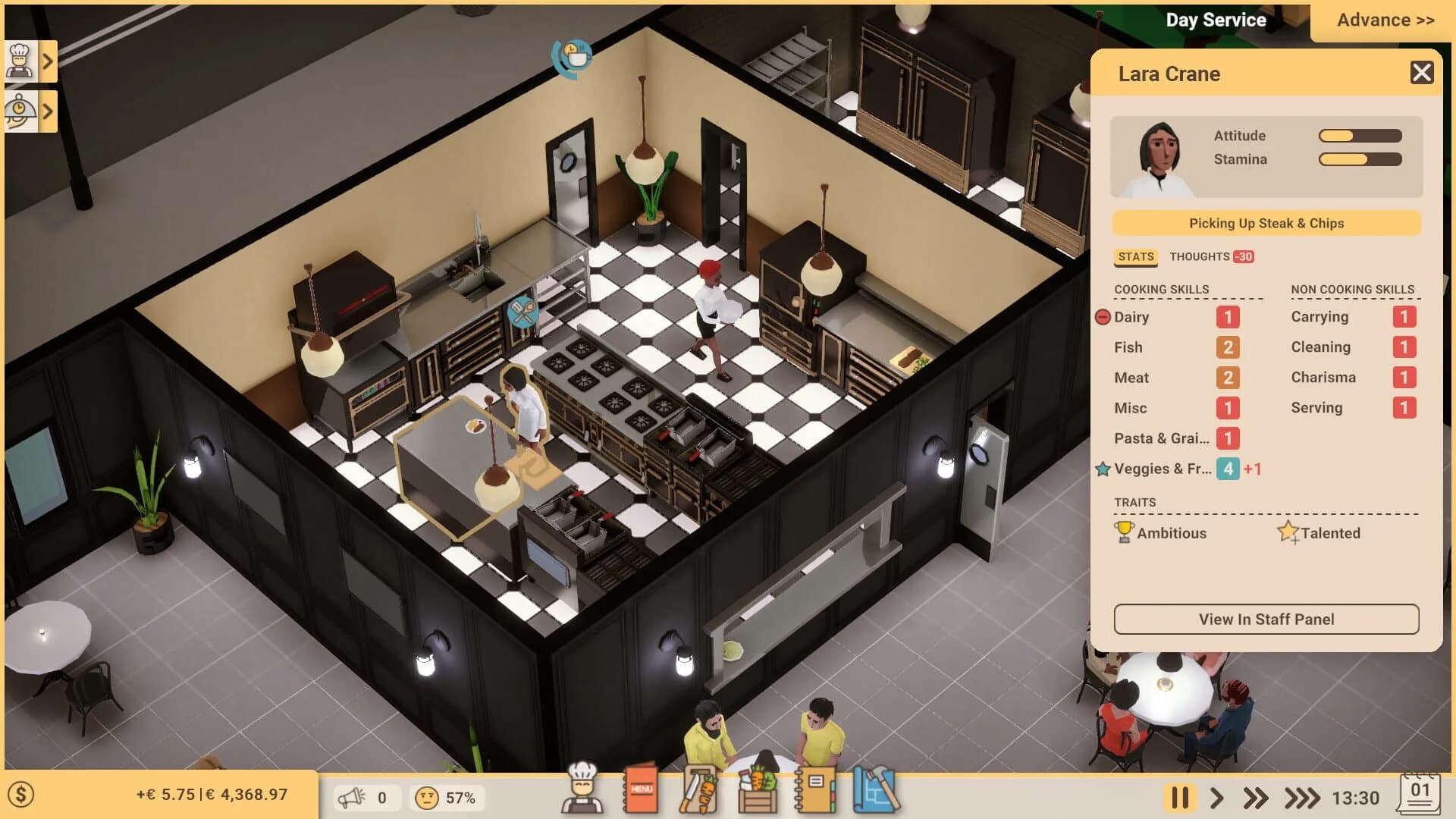
Task: Click the View In Staff Panel button
Action: (x=1265, y=619)
